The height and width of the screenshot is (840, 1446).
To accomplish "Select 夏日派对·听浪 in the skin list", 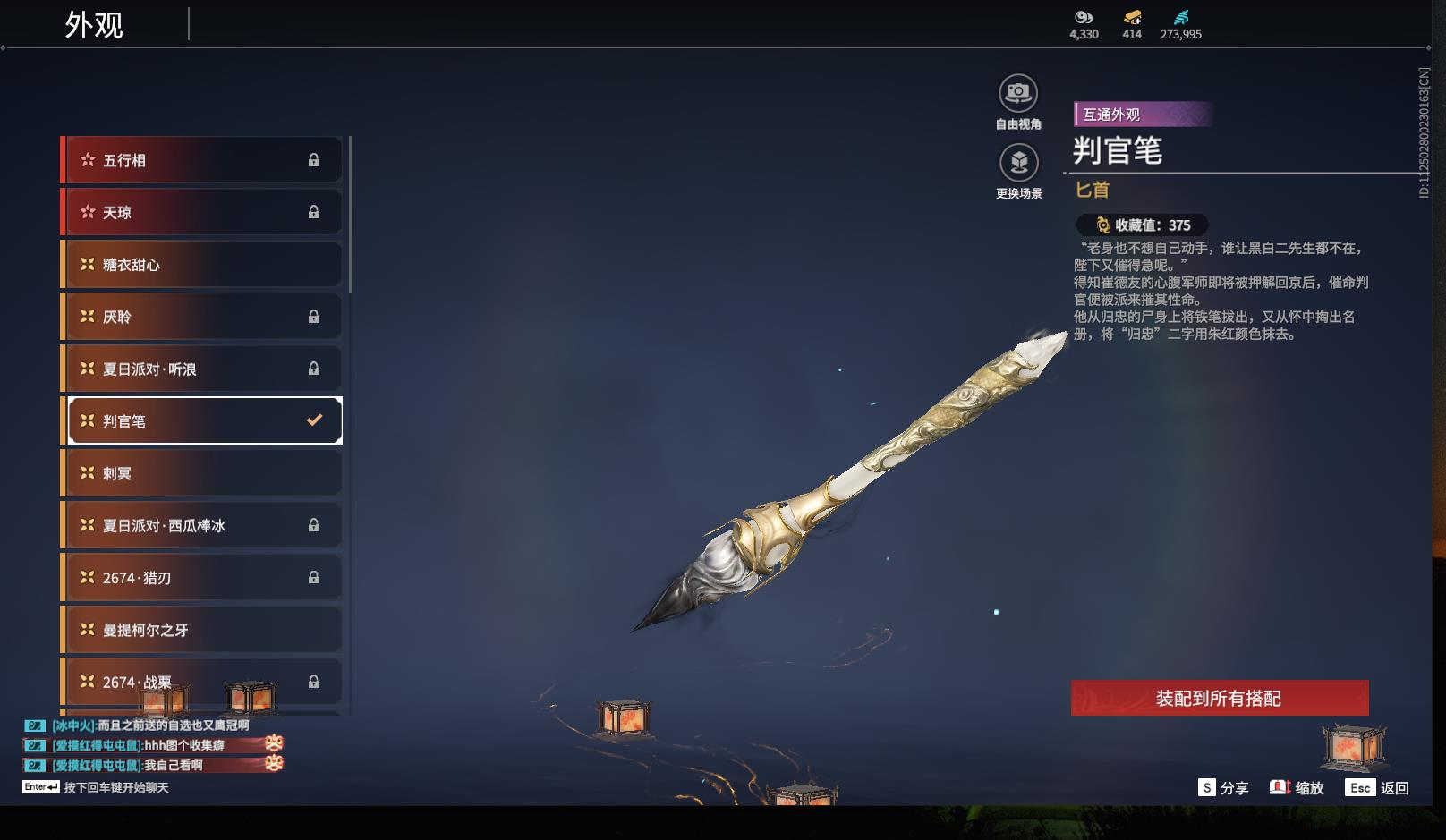I will (x=202, y=369).
